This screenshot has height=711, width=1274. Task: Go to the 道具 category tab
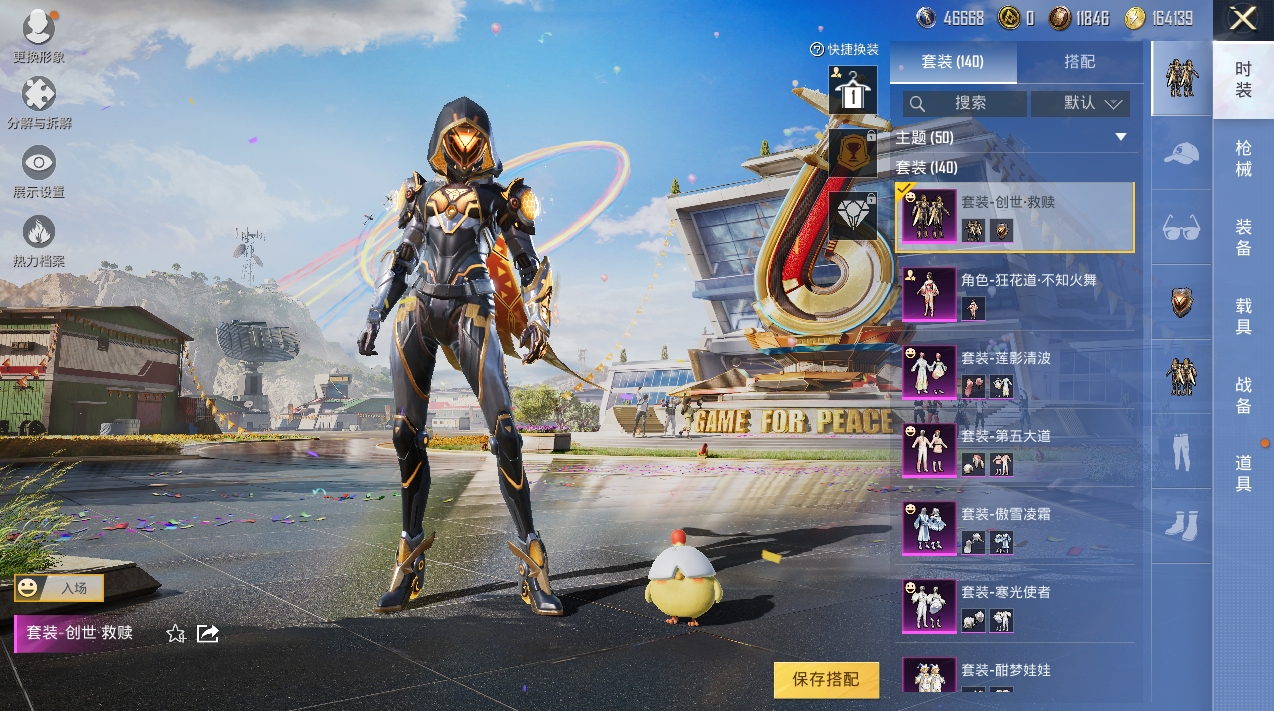(1243, 473)
